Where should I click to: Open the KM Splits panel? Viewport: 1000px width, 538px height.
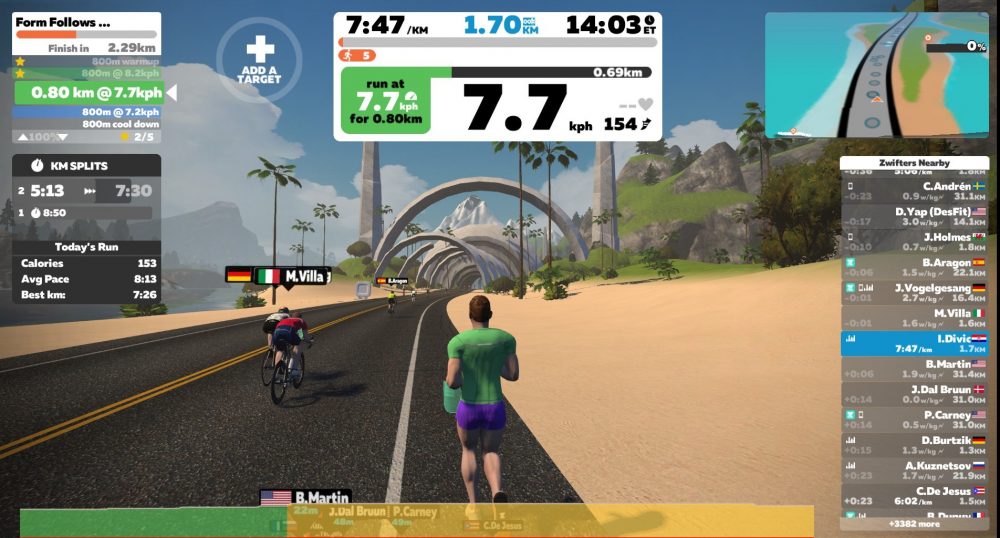(86, 165)
